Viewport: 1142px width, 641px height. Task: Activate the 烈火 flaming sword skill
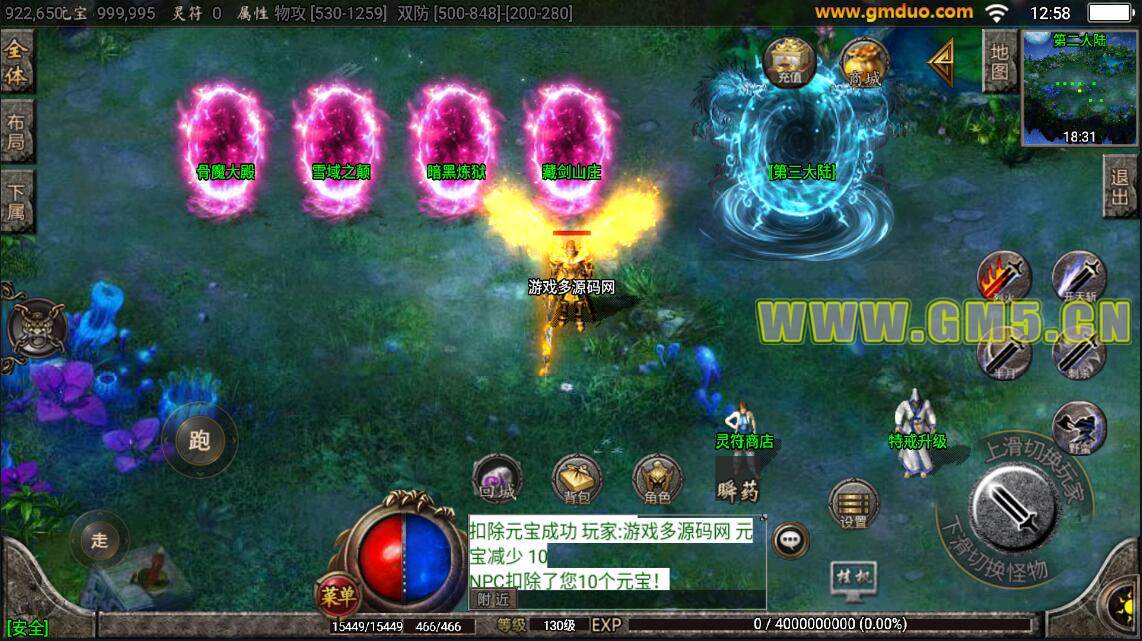pyautogui.click(x=1004, y=277)
